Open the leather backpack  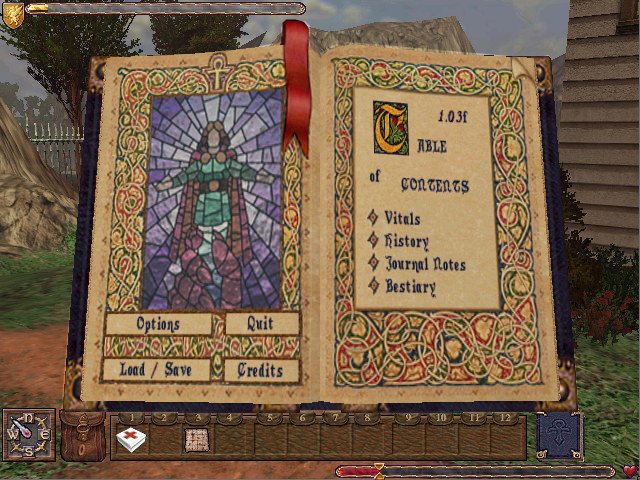coord(83,435)
